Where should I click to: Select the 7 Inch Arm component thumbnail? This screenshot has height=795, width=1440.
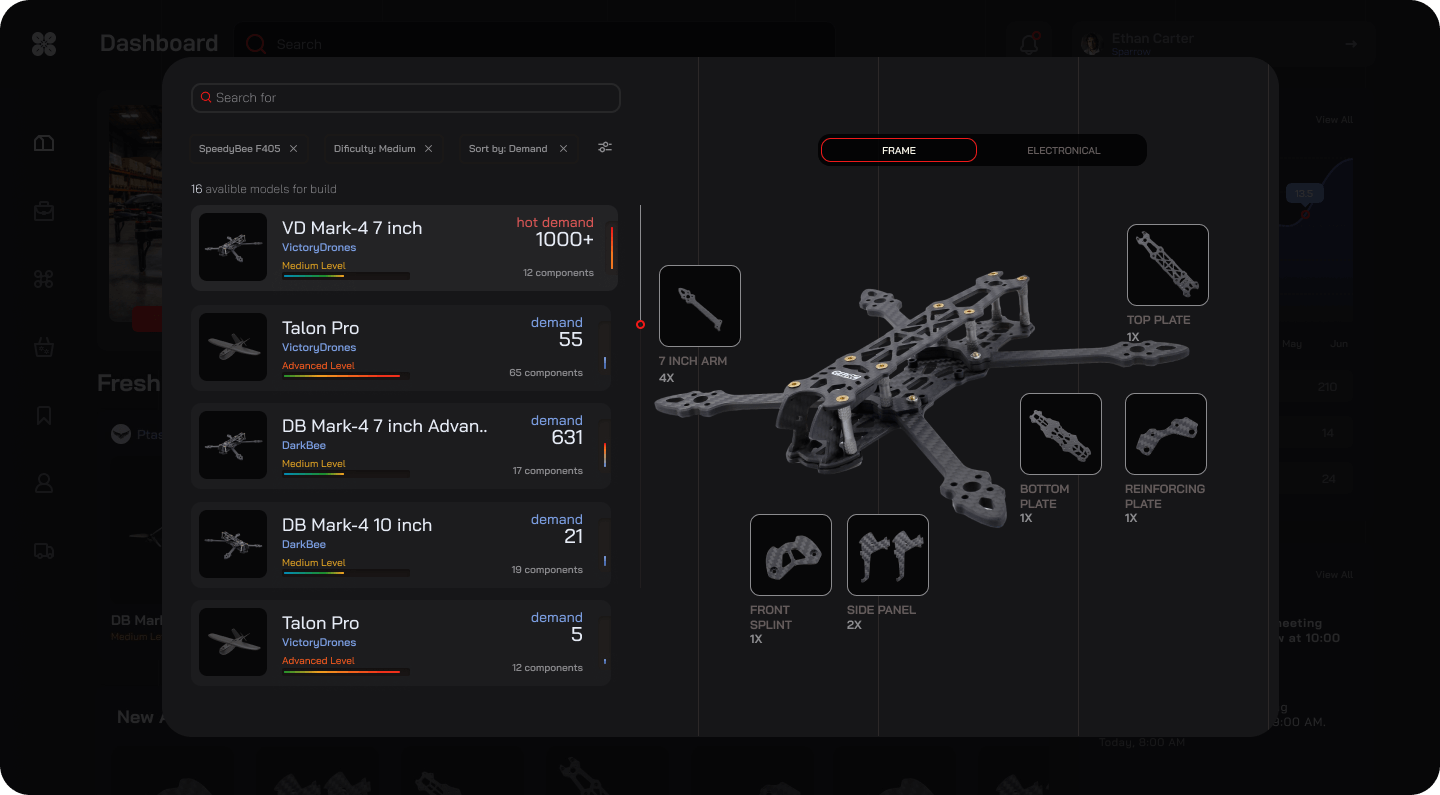pyautogui.click(x=700, y=306)
